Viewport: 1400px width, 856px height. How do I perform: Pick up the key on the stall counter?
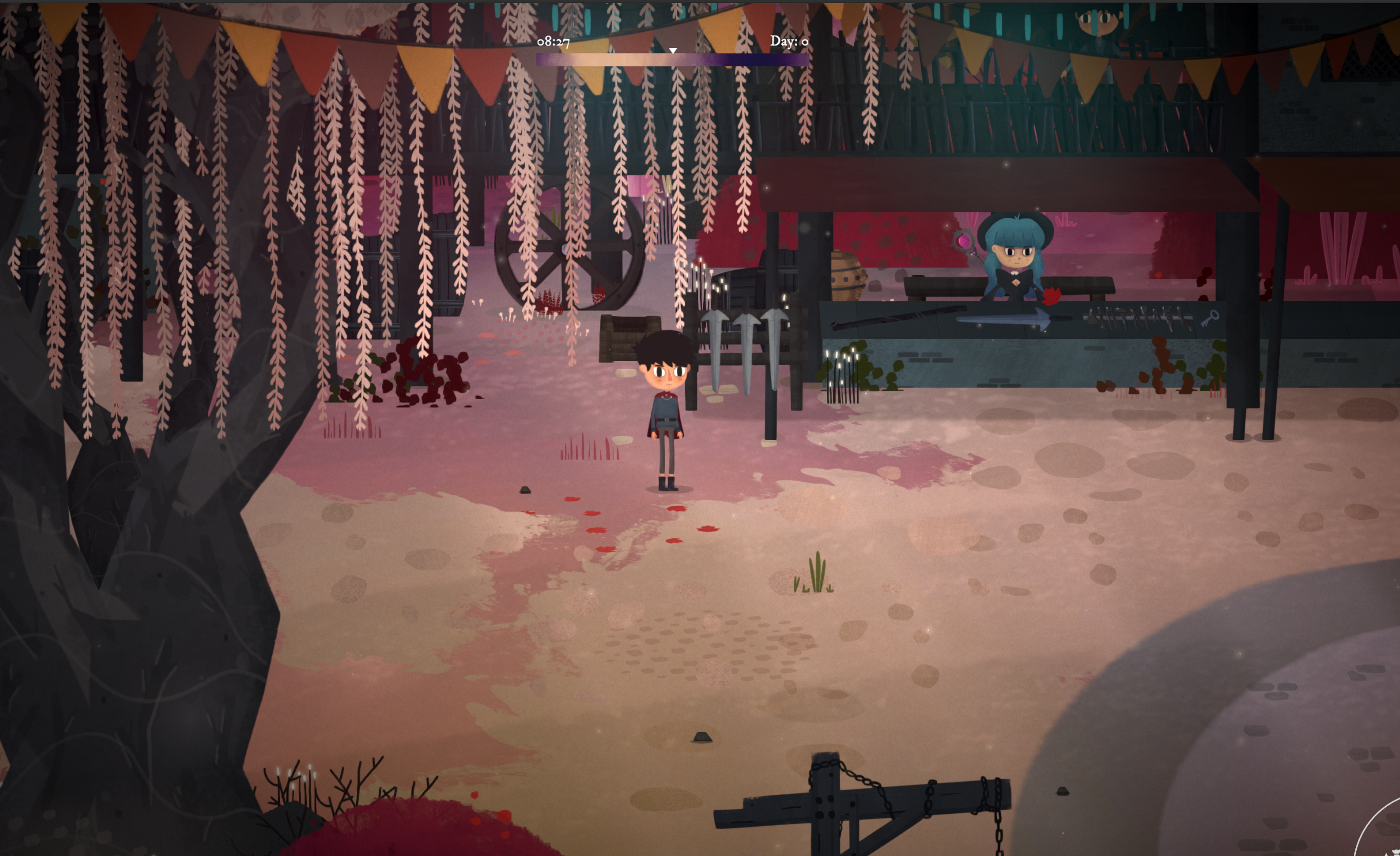pyautogui.click(x=1211, y=318)
